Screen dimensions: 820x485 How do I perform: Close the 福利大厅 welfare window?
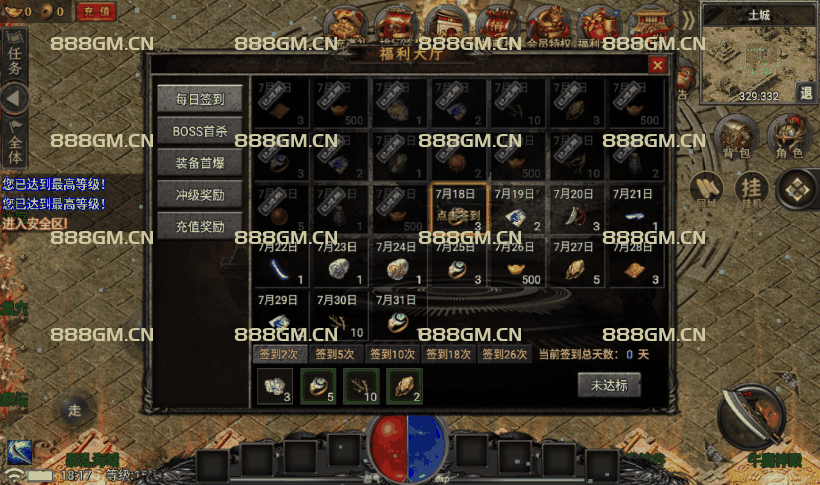(x=657, y=65)
